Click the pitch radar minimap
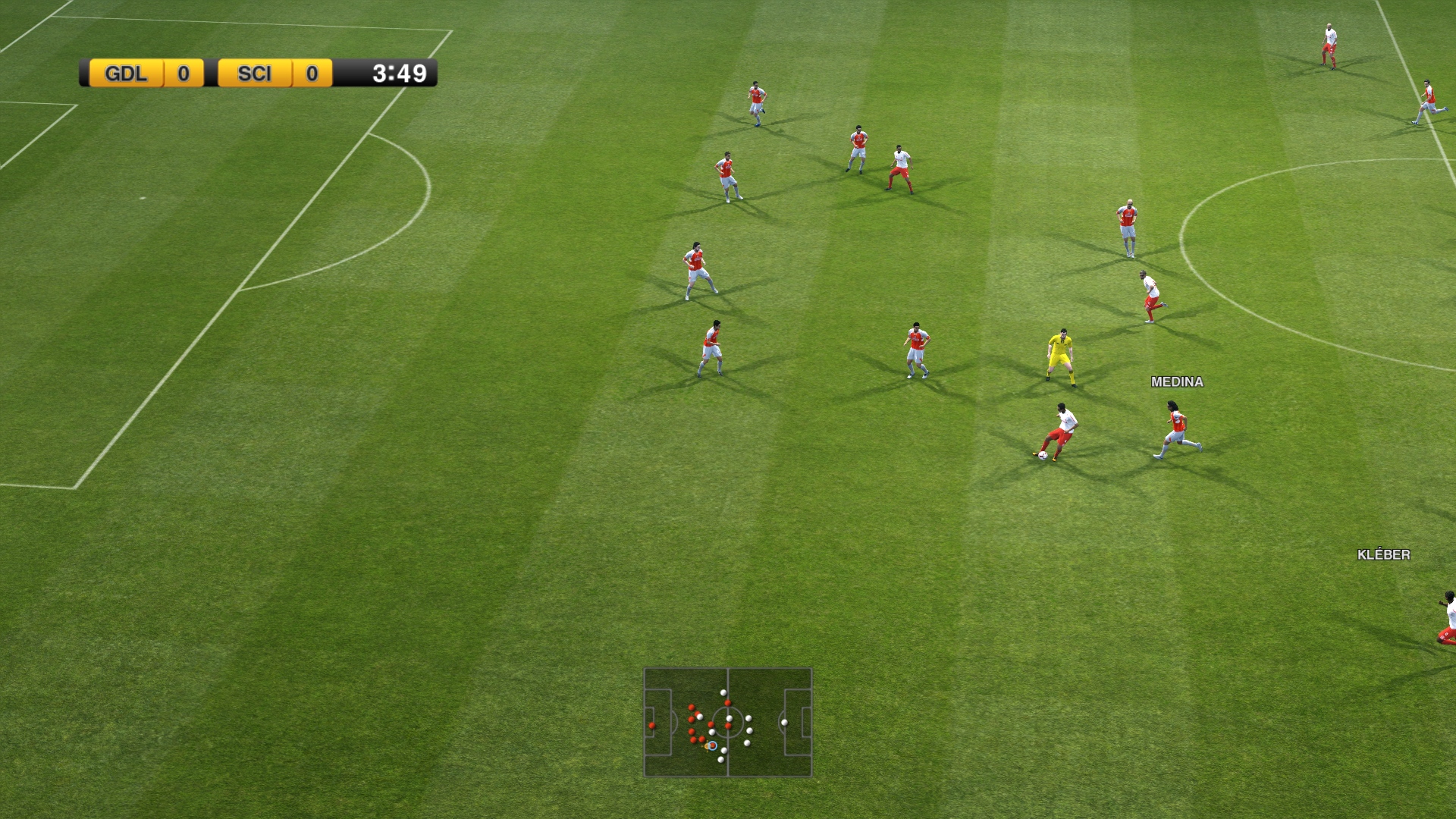This screenshot has height=819, width=1456. tap(728, 722)
